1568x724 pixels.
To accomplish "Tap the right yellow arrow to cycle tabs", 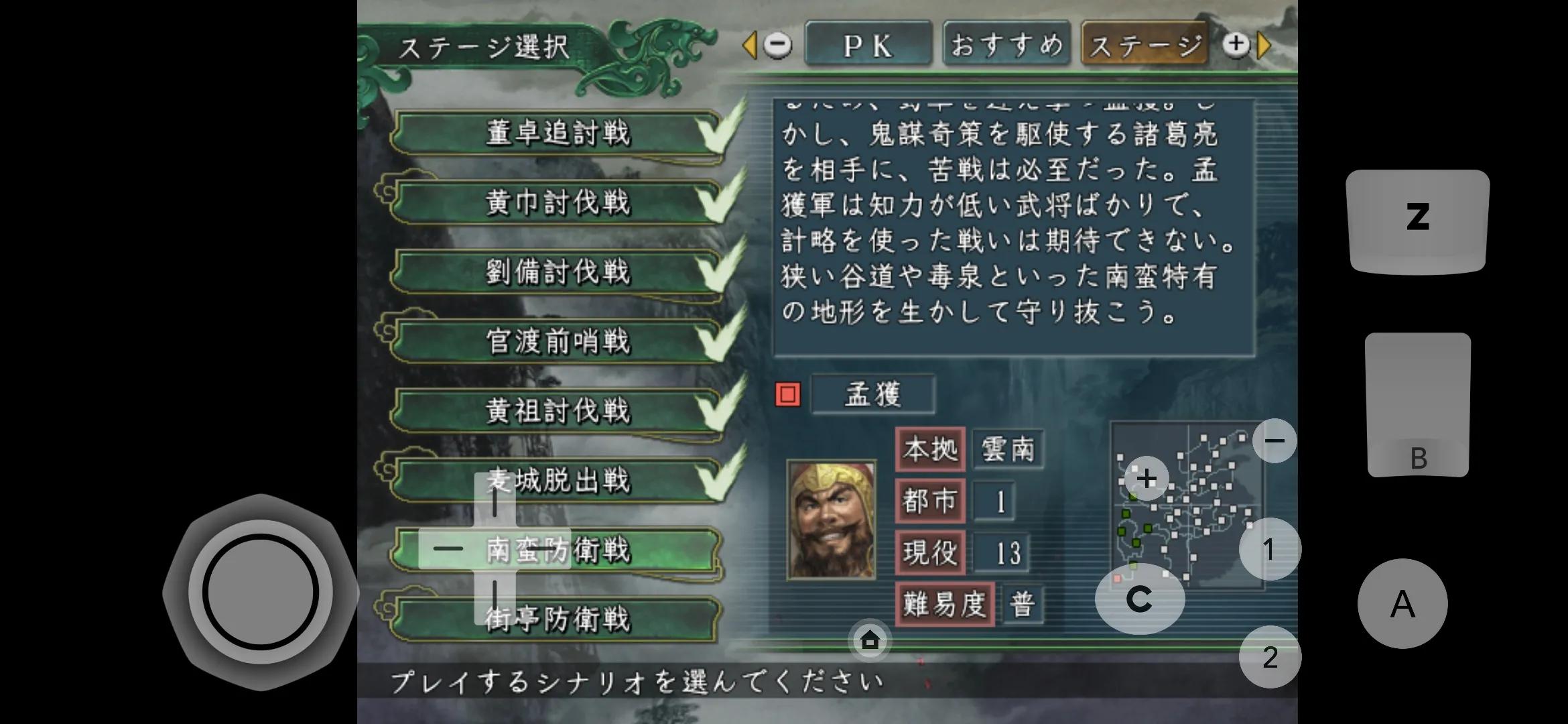I will (x=1264, y=45).
